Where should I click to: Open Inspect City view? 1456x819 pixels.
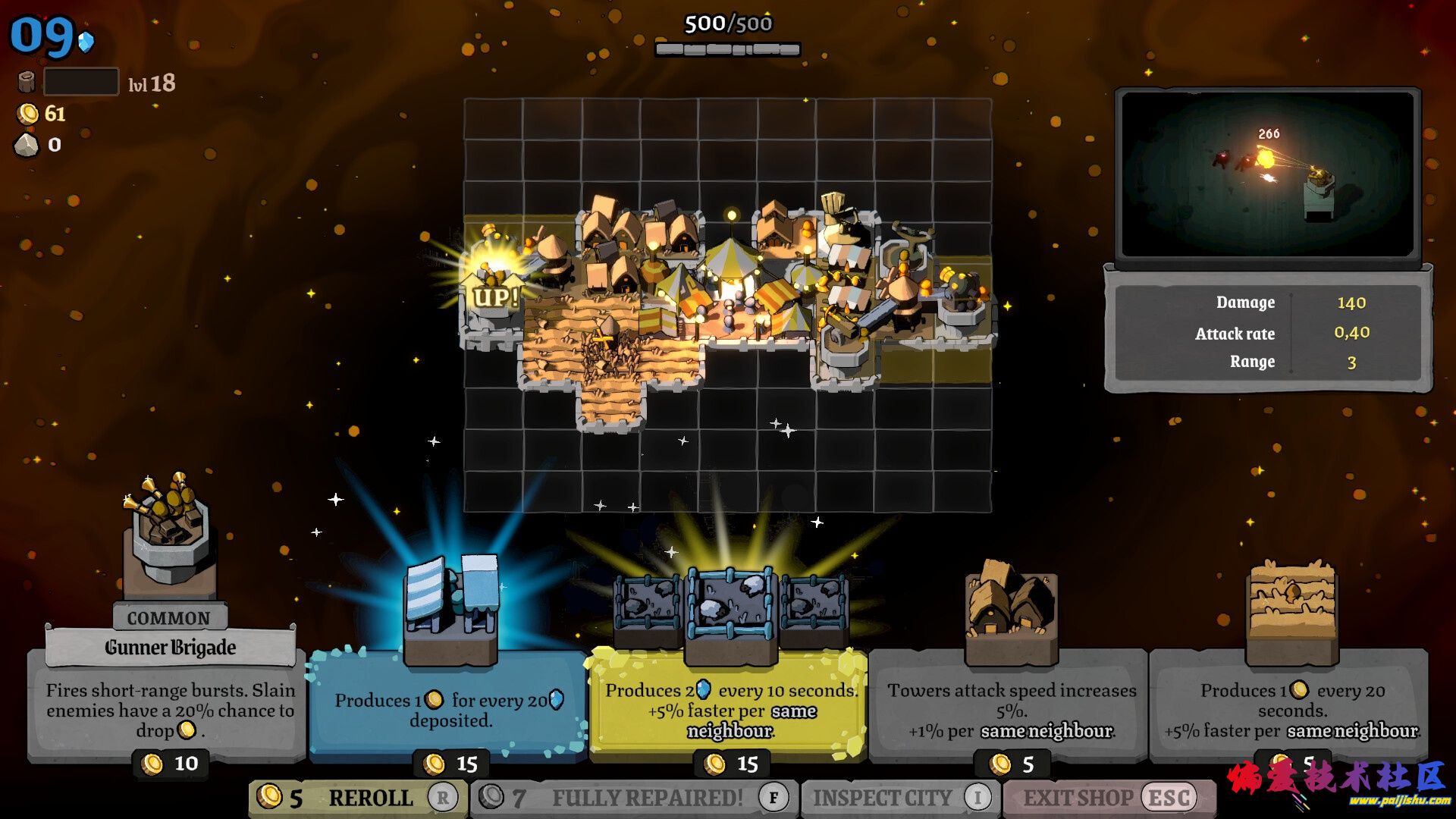point(899,798)
